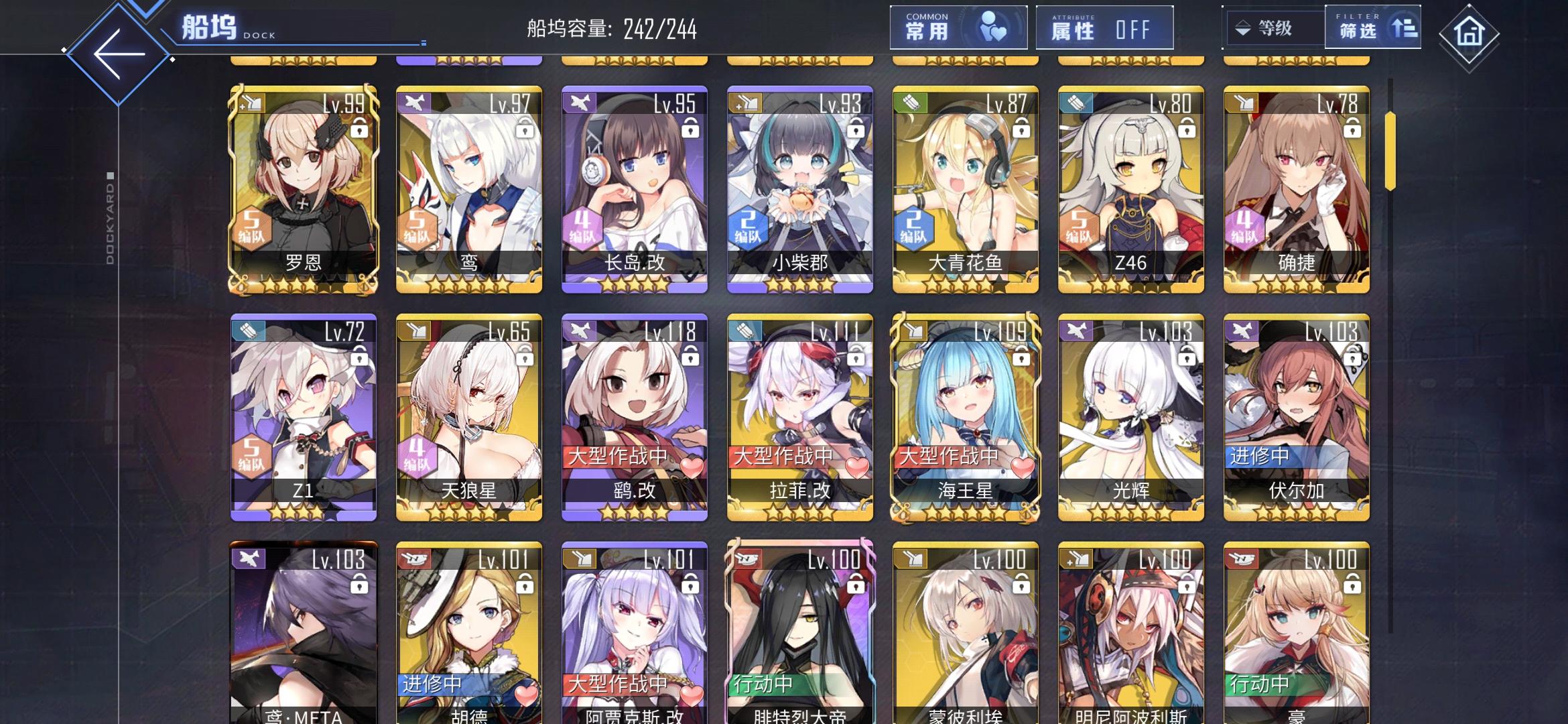Turn the 属性 attribute display ON
This screenshot has height=724, width=1568.
pos(1104,27)
